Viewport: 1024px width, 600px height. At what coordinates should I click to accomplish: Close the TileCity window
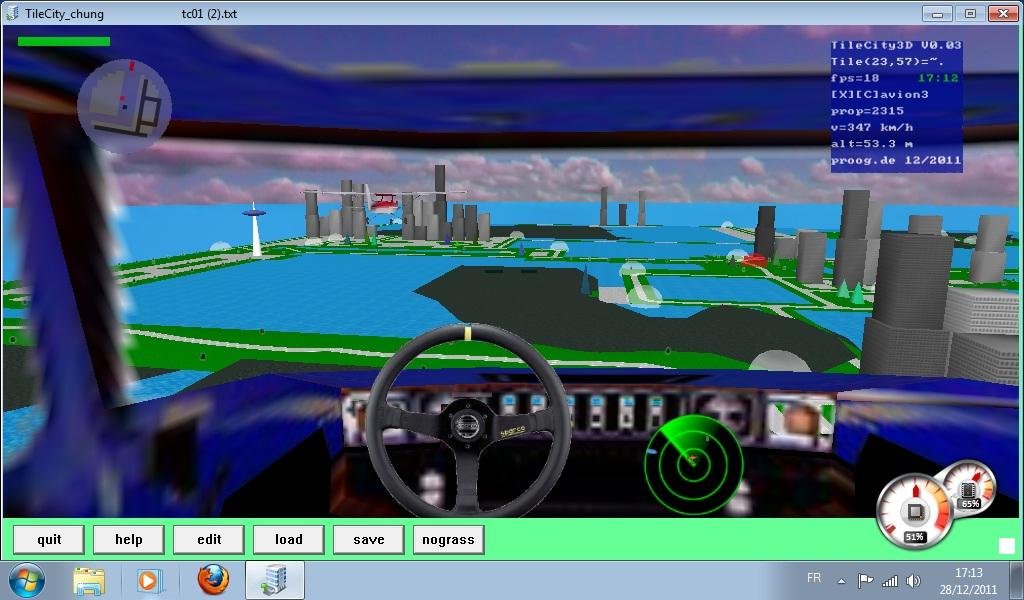coord(1002,14)
